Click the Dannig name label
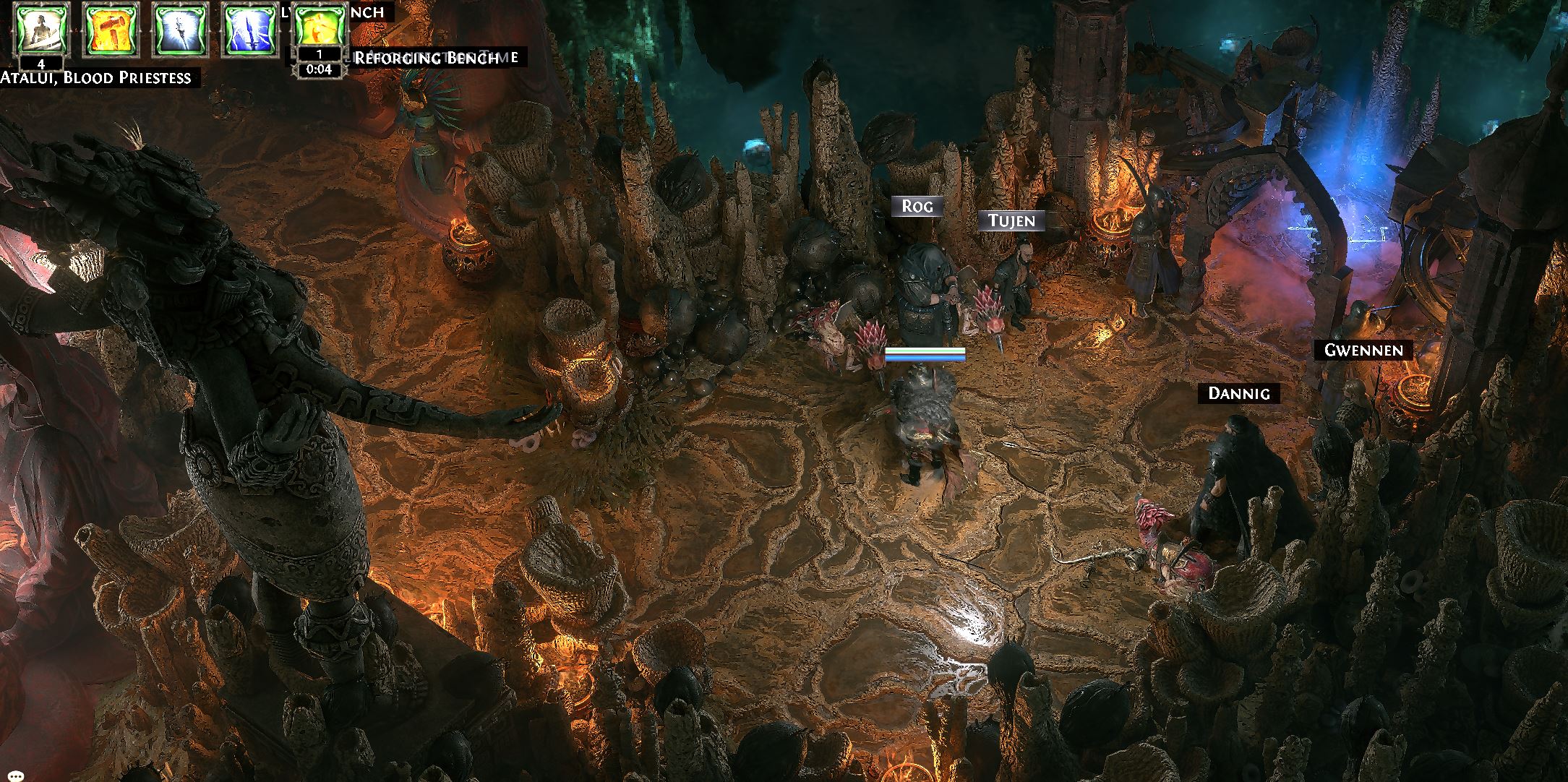The width and height of the screenshot is (1568, 782). pyautogui.click(x=1239, y=394)
